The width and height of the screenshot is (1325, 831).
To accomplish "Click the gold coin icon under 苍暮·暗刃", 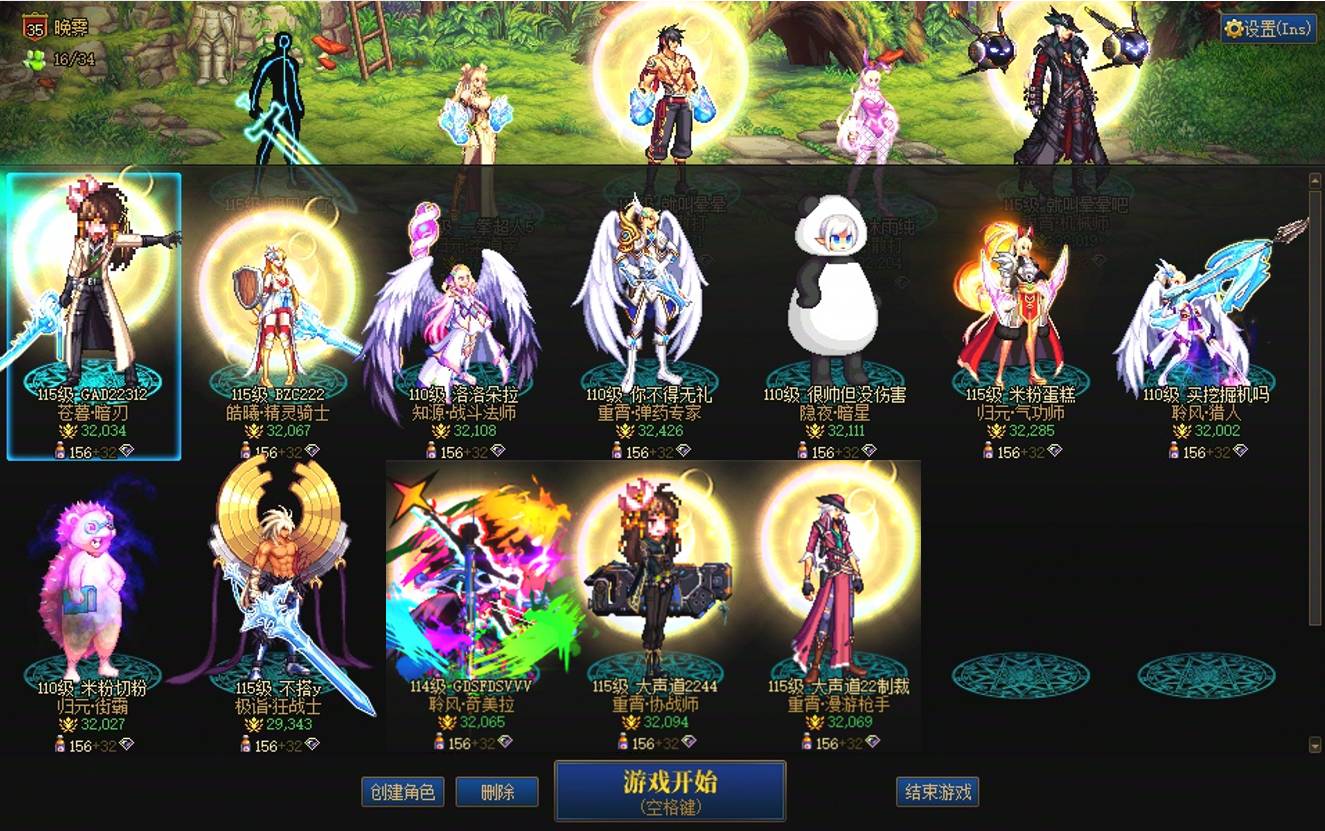I will pyautogui.click(x=66, y=430).
